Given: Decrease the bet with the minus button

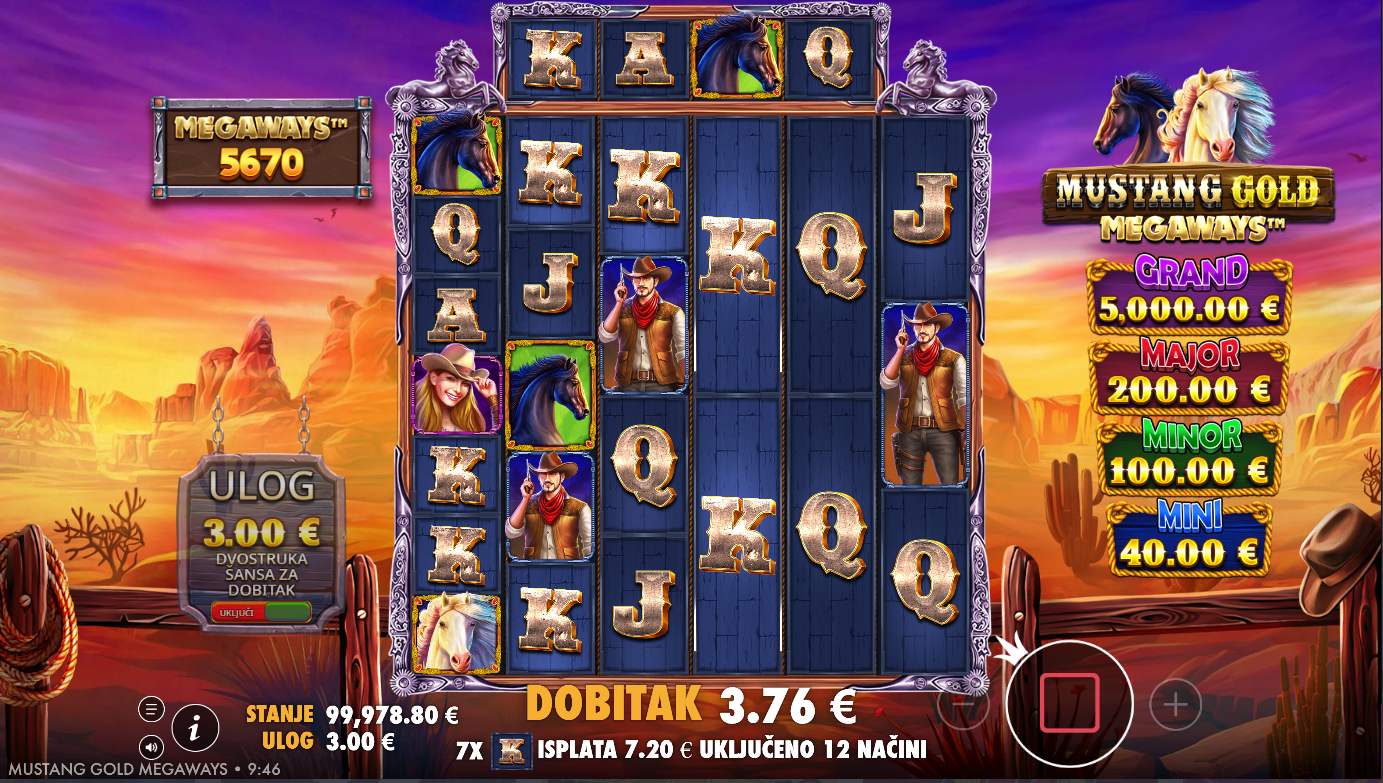Looking at the screenshot, I should 964,706.
